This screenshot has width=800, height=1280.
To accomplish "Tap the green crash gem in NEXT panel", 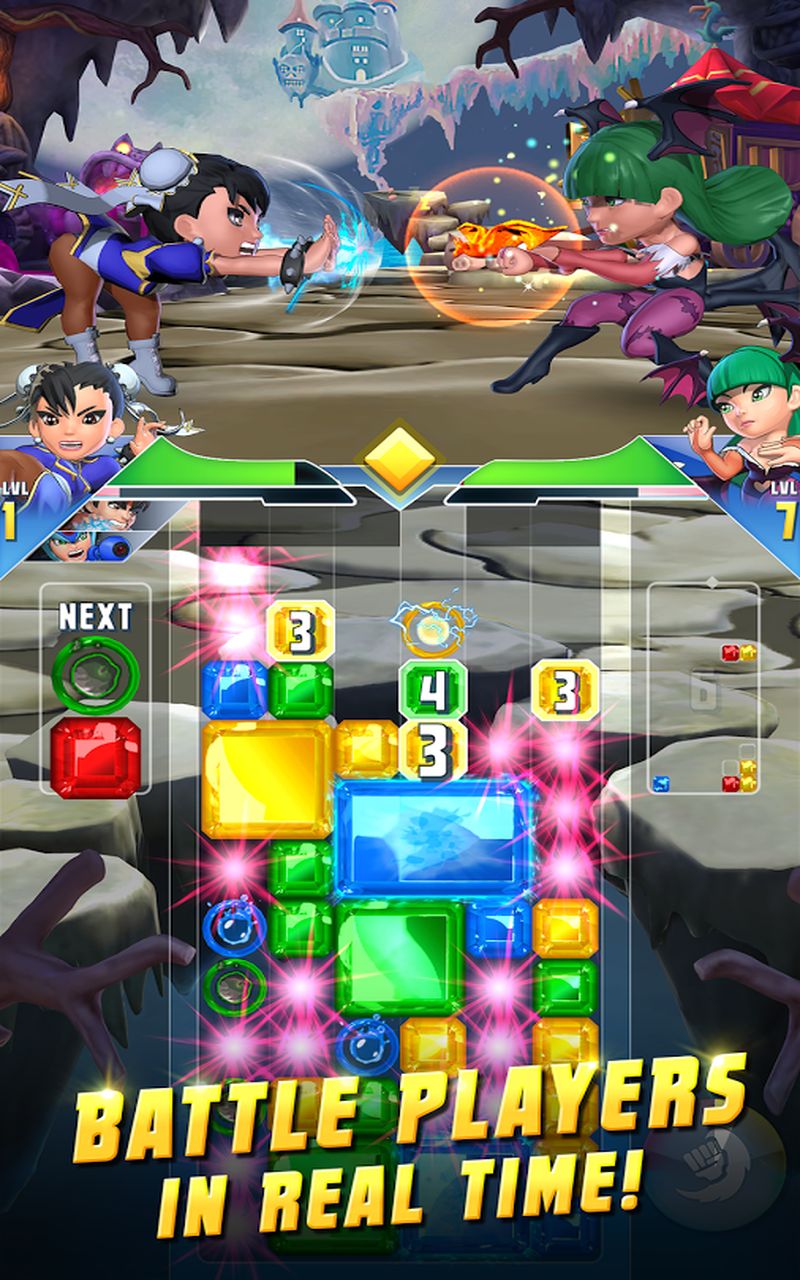I will [95, 675].
